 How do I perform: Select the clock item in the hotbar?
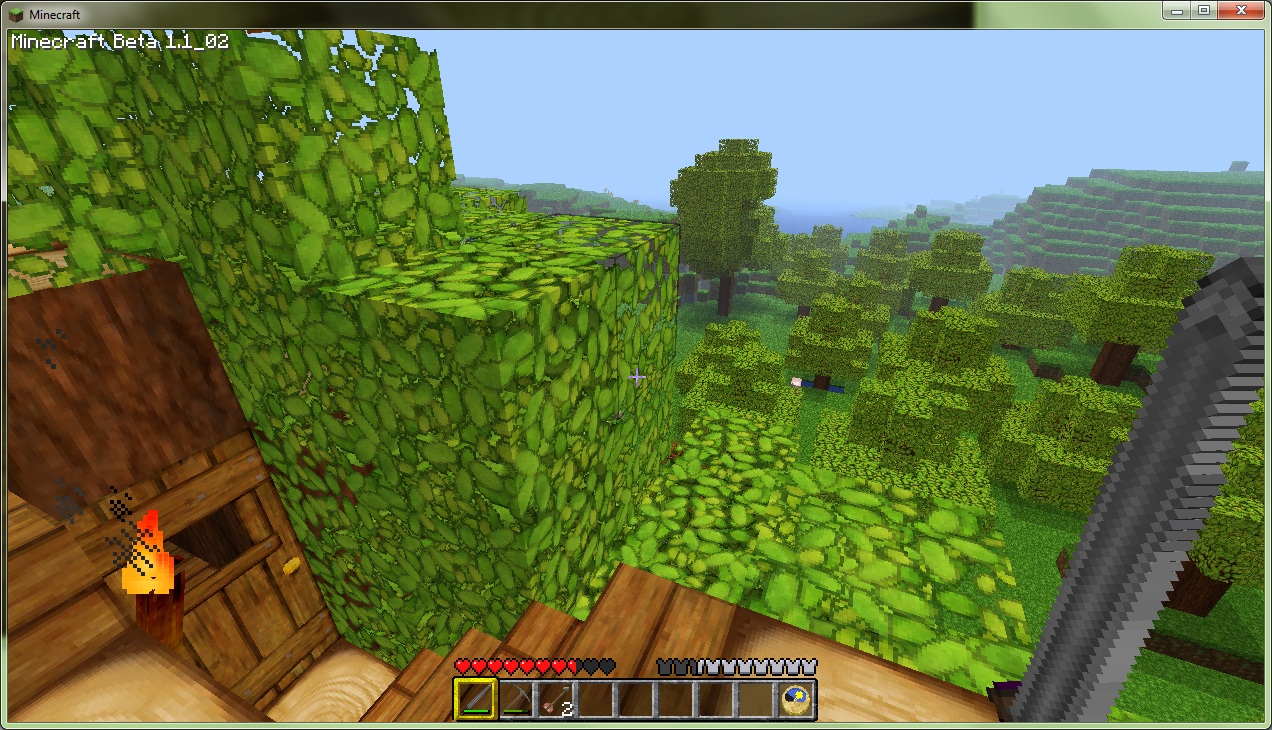click(x=796, y=698)
